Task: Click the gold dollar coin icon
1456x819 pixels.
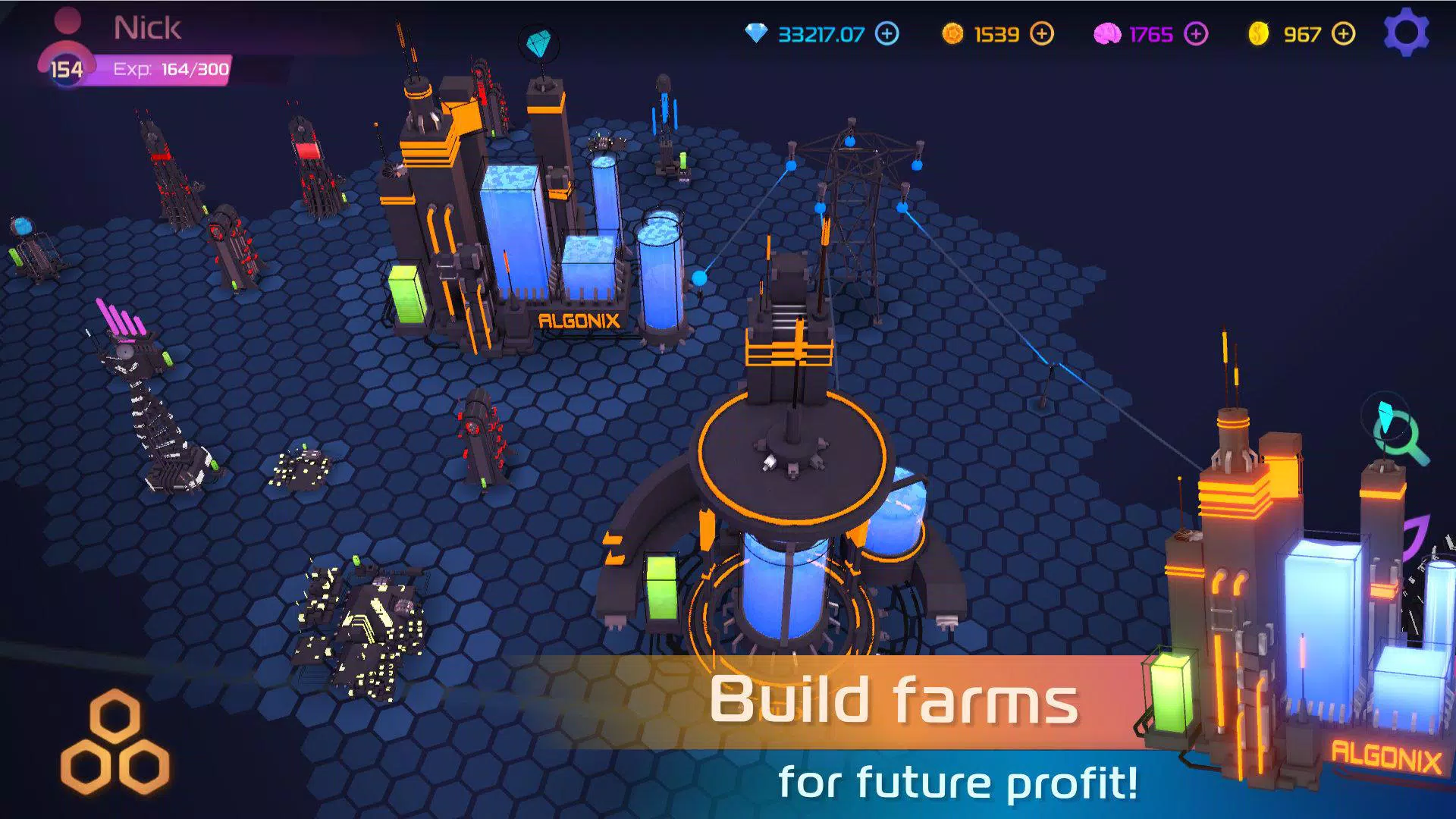Action: point(1258,33)
